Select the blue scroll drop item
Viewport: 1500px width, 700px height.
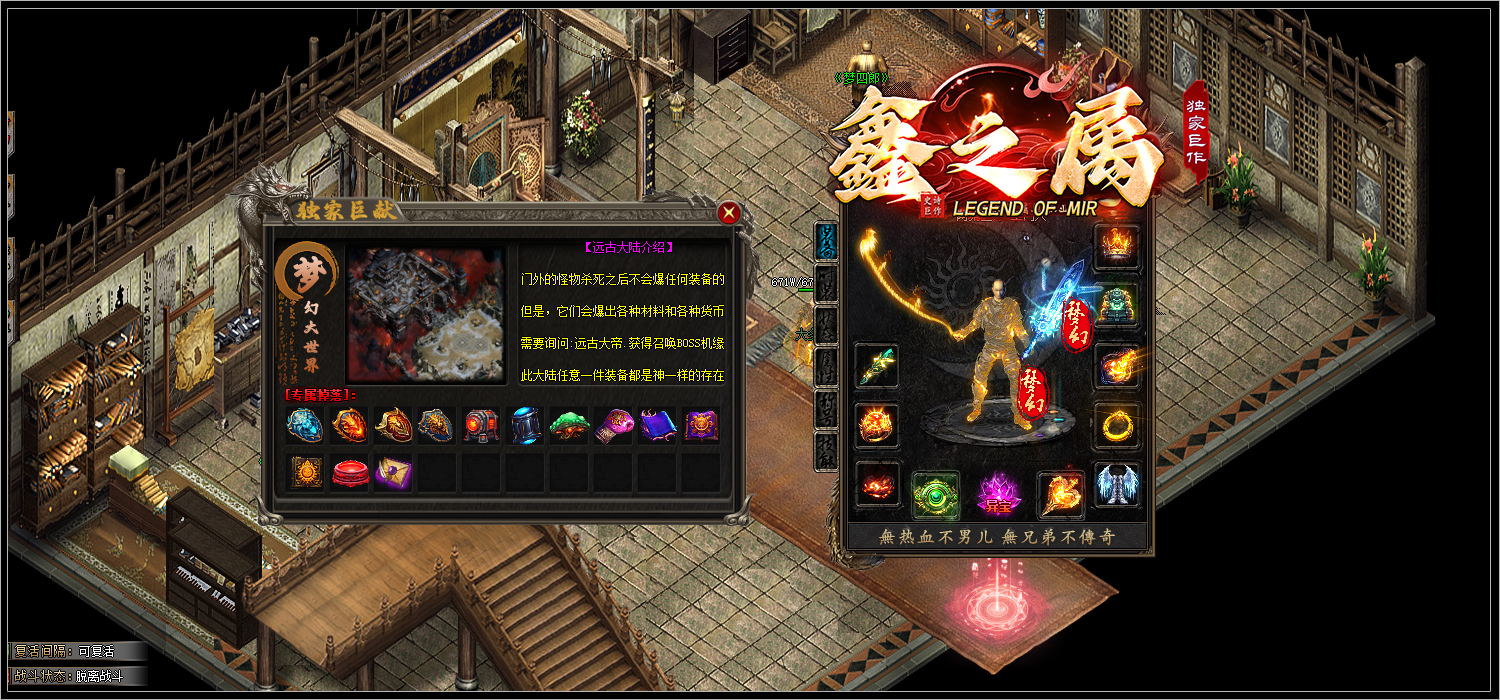tap(657, 425)
